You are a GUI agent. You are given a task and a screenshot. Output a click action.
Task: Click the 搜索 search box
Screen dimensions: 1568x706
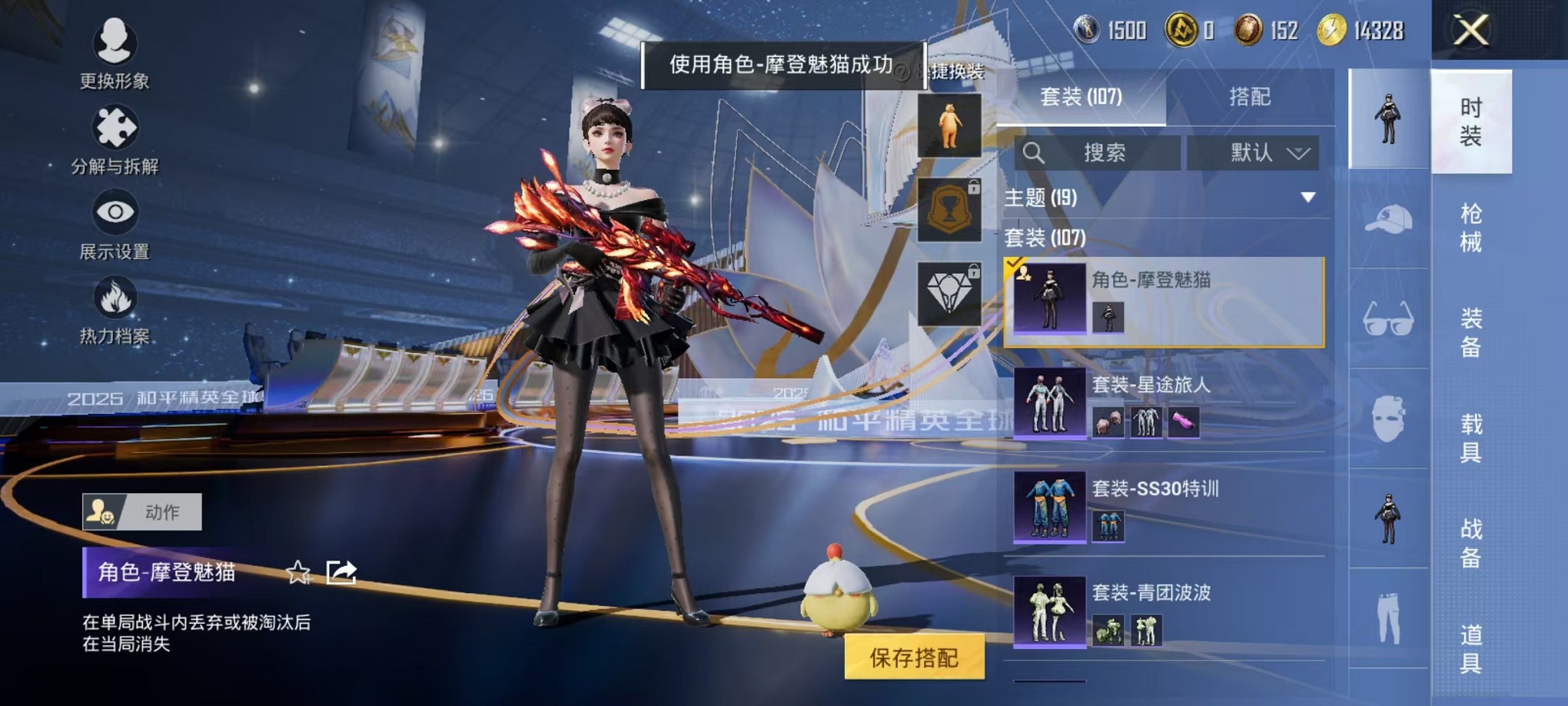click(x=1098, y=153)
